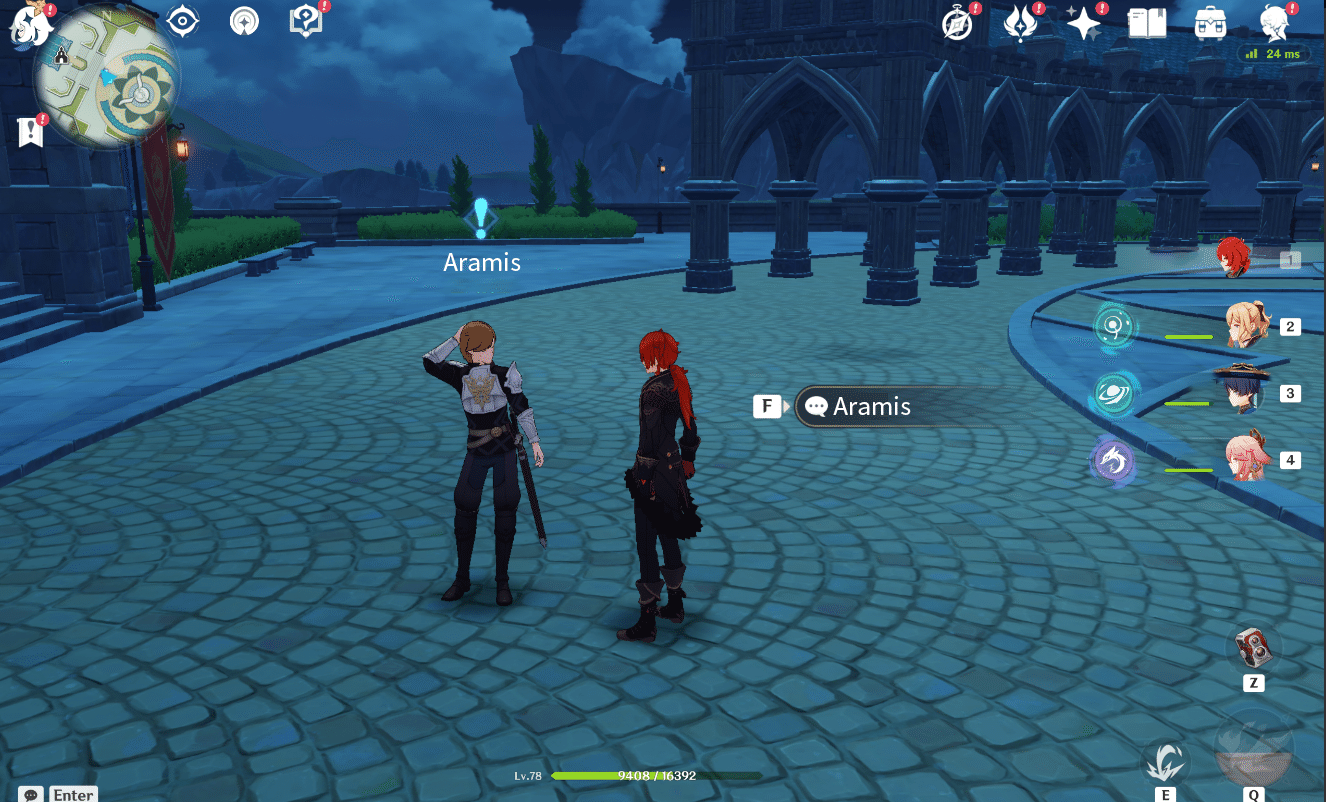Open the Battle Pass wings icon
Screen dimensions: 1326x802
point(1021,22)
